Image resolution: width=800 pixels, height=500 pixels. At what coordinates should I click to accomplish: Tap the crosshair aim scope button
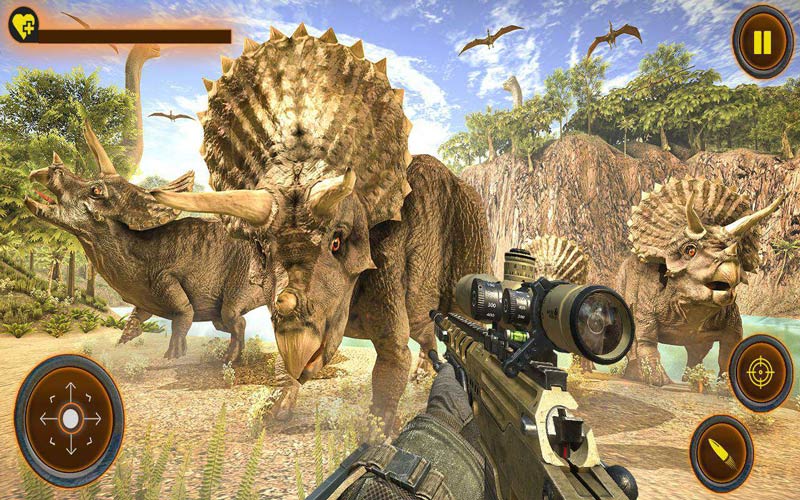pyautogui.click(x=761, y=373)
